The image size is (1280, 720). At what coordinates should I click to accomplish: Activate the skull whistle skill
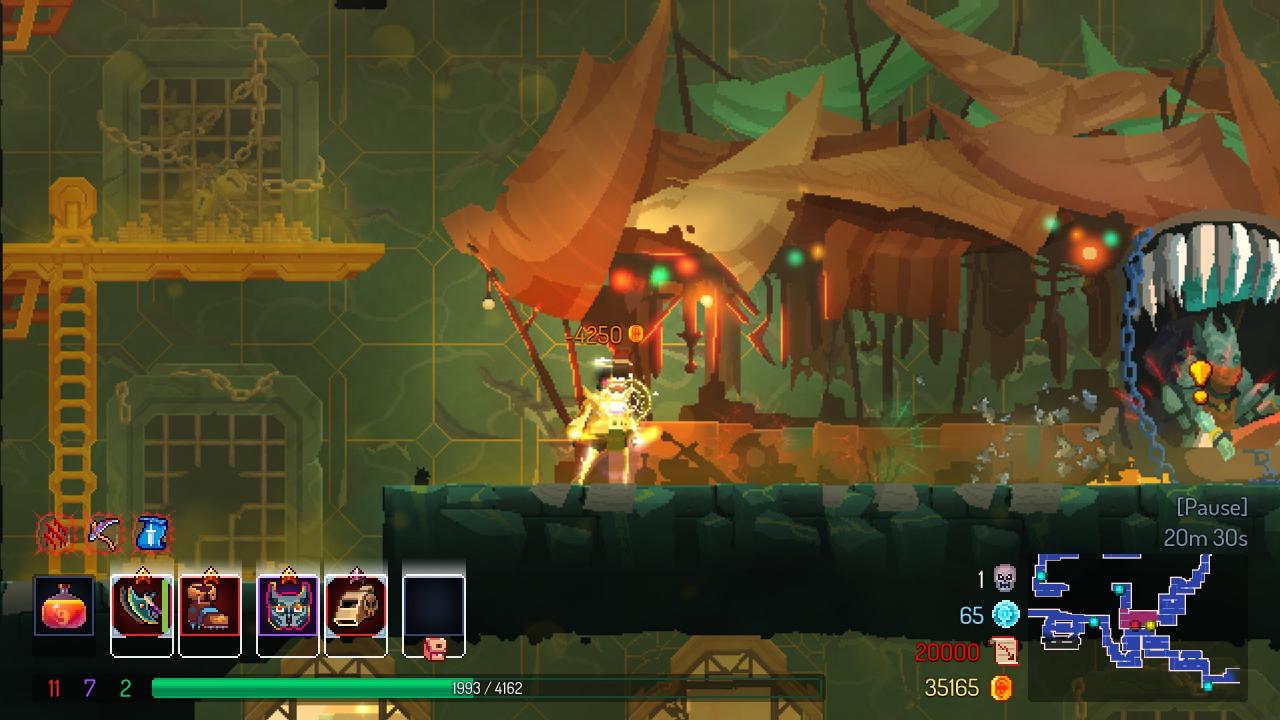[x=356, y=606]
